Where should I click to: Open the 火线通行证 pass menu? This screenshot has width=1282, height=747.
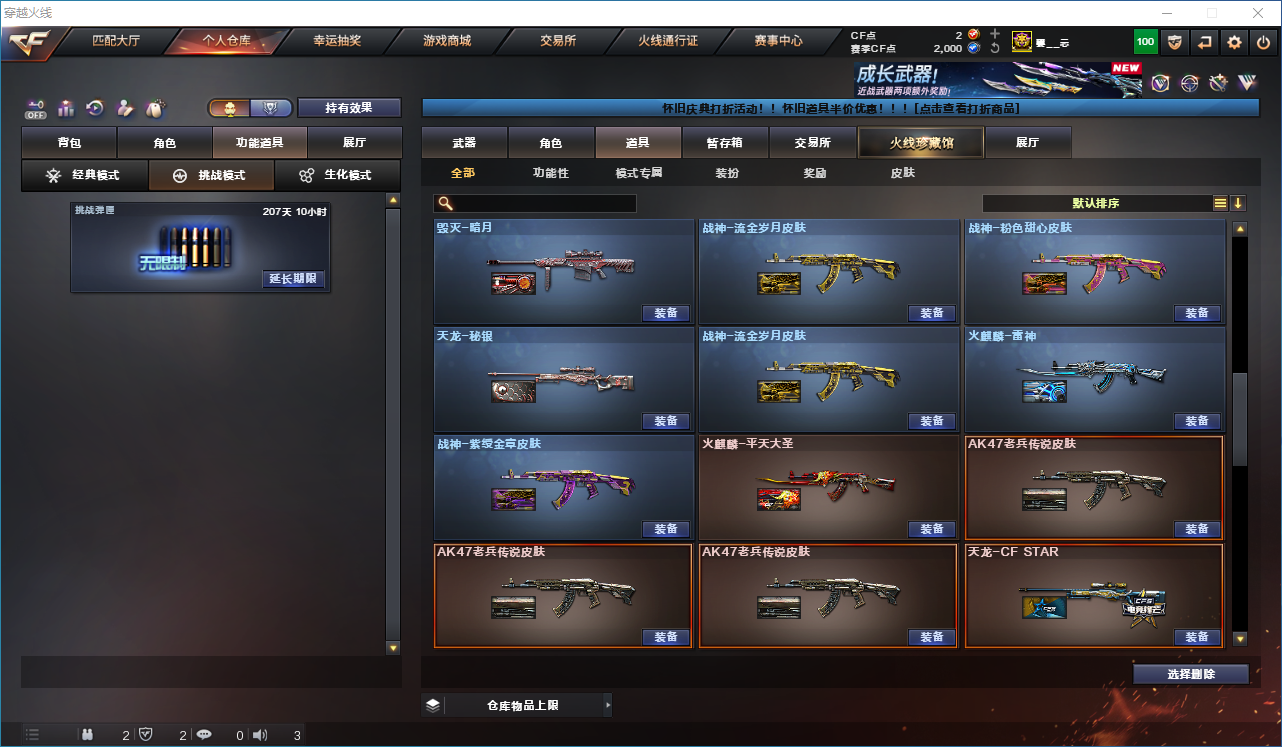click(668, 42)
